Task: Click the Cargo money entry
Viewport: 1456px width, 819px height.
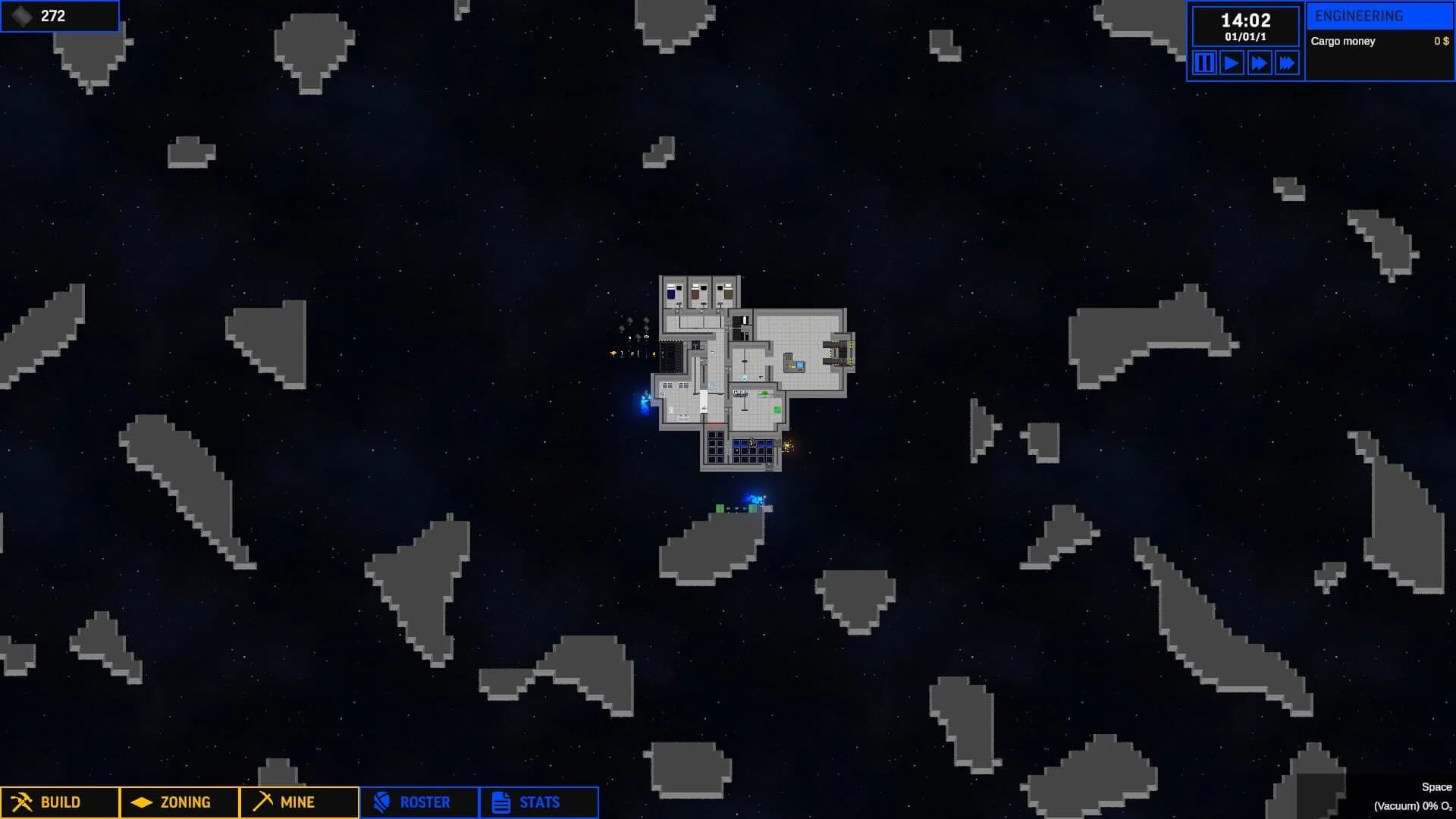Action: coord(1343,41)
